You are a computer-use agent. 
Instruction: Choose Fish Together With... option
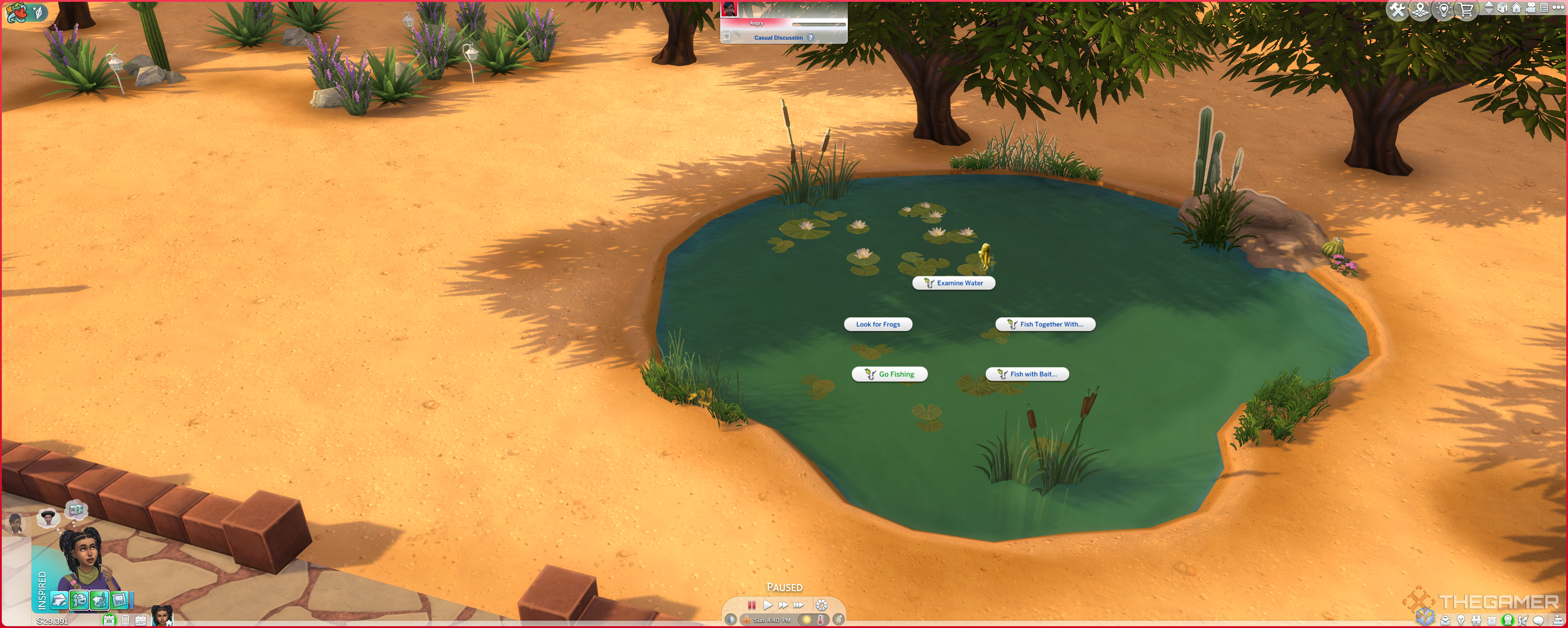1045,325
